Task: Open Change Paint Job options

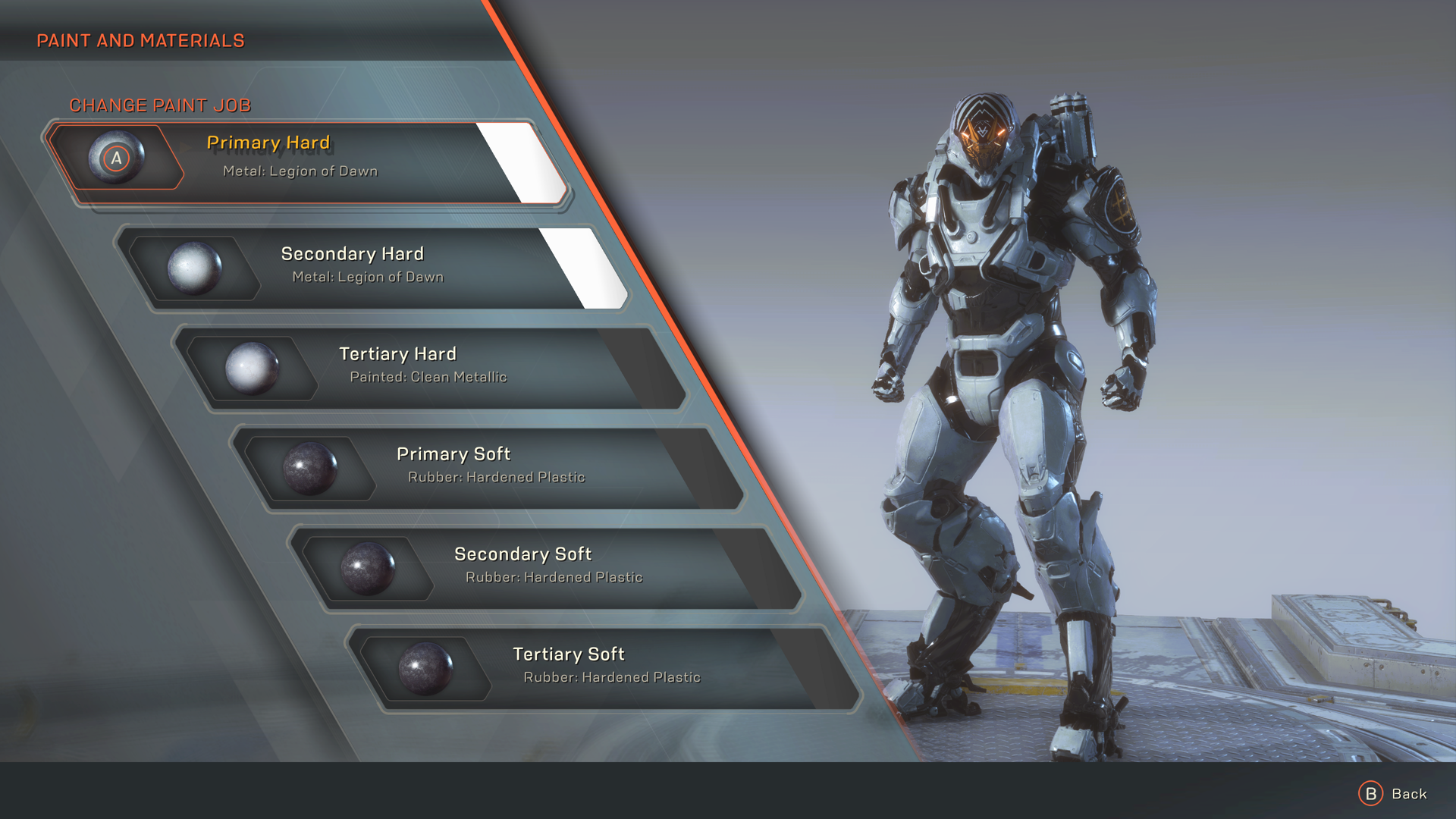Action: [161, 105]
